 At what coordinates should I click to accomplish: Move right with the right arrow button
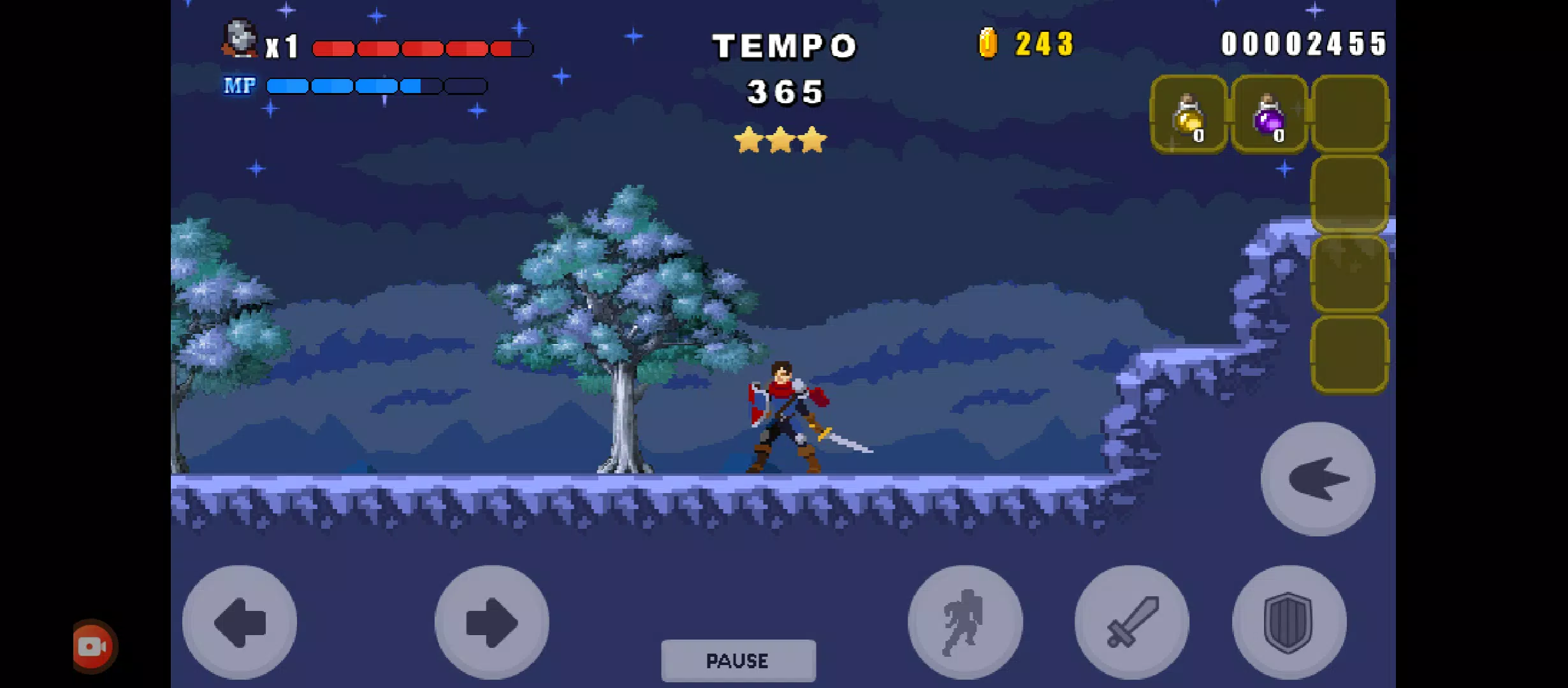(x=491, y=622)
